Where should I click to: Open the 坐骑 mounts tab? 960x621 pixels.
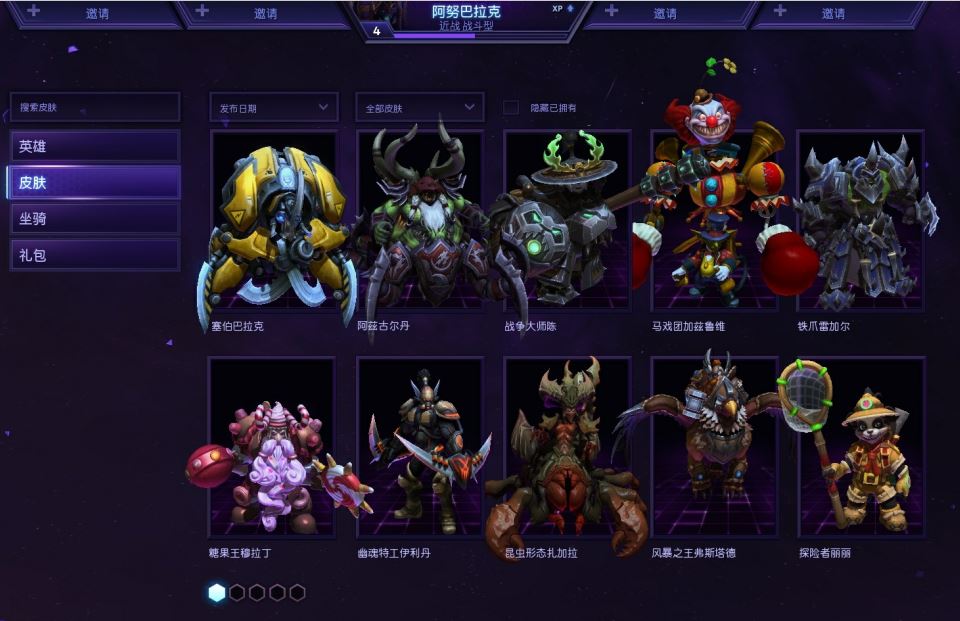pos(94,219)
